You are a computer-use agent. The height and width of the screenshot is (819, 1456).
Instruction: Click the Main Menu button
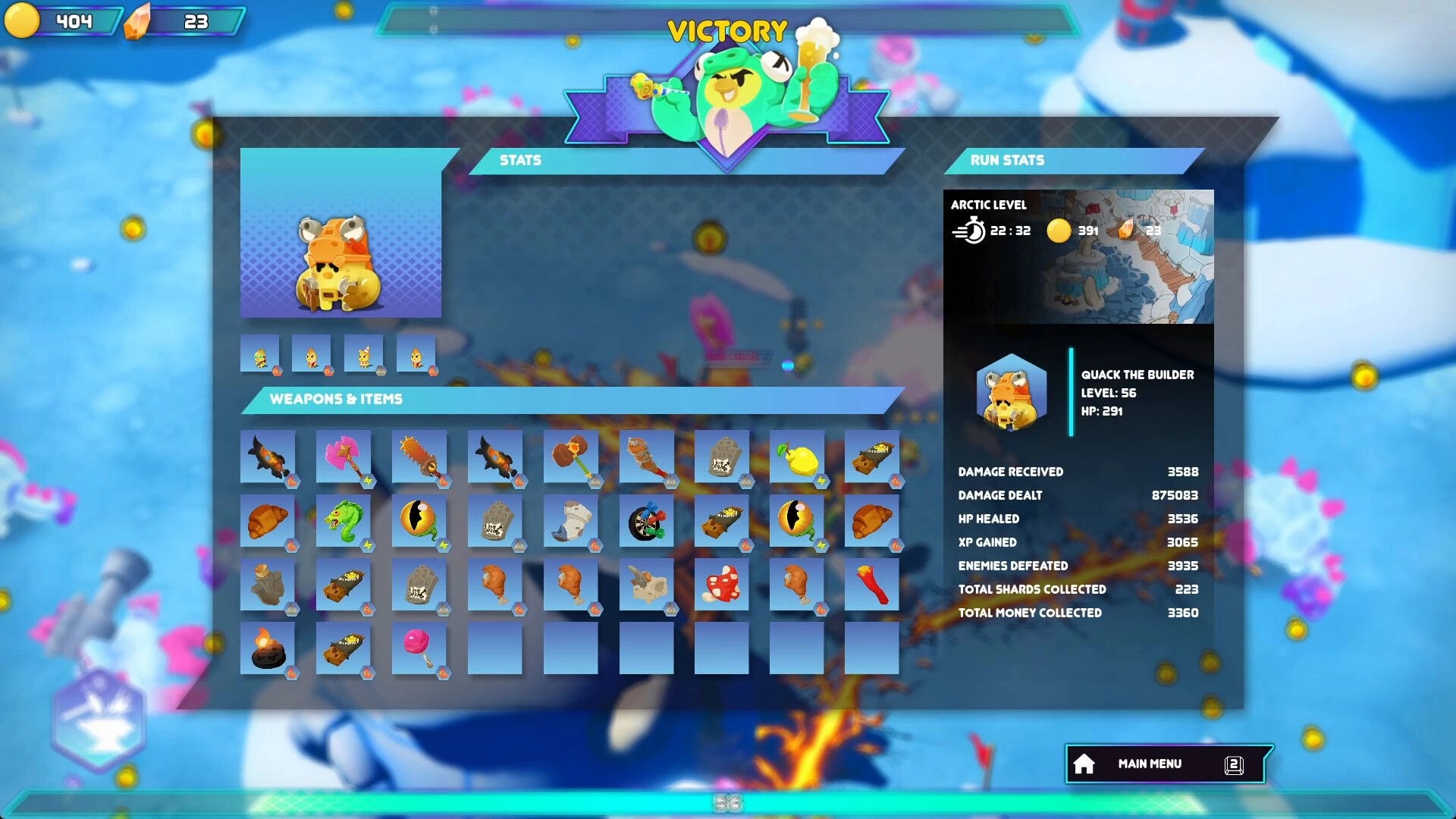pos(1150,764)
